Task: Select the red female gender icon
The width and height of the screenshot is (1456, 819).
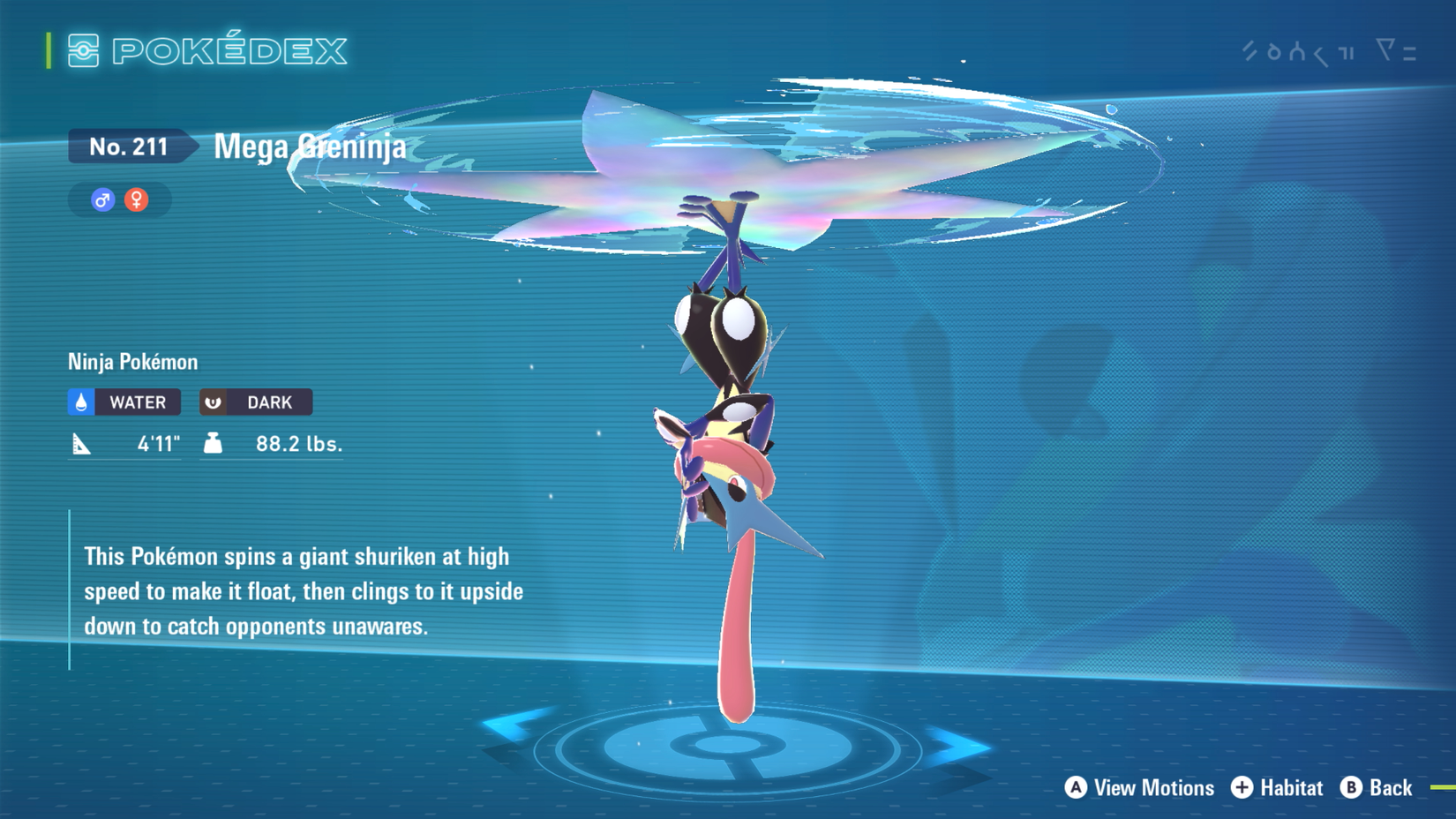Action: 137,200
